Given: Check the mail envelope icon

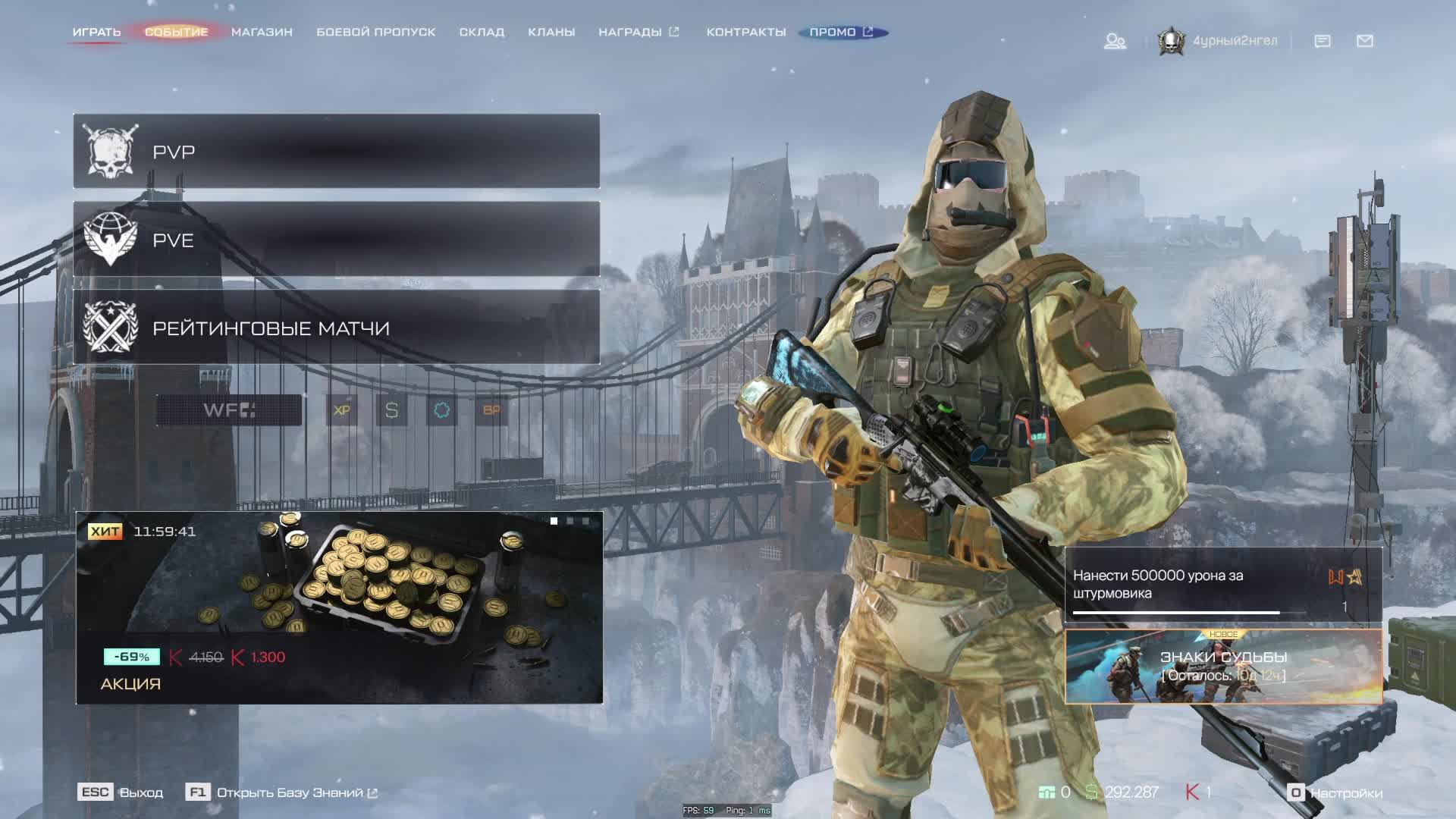Looking at the screenshot, I should 1365,41.
